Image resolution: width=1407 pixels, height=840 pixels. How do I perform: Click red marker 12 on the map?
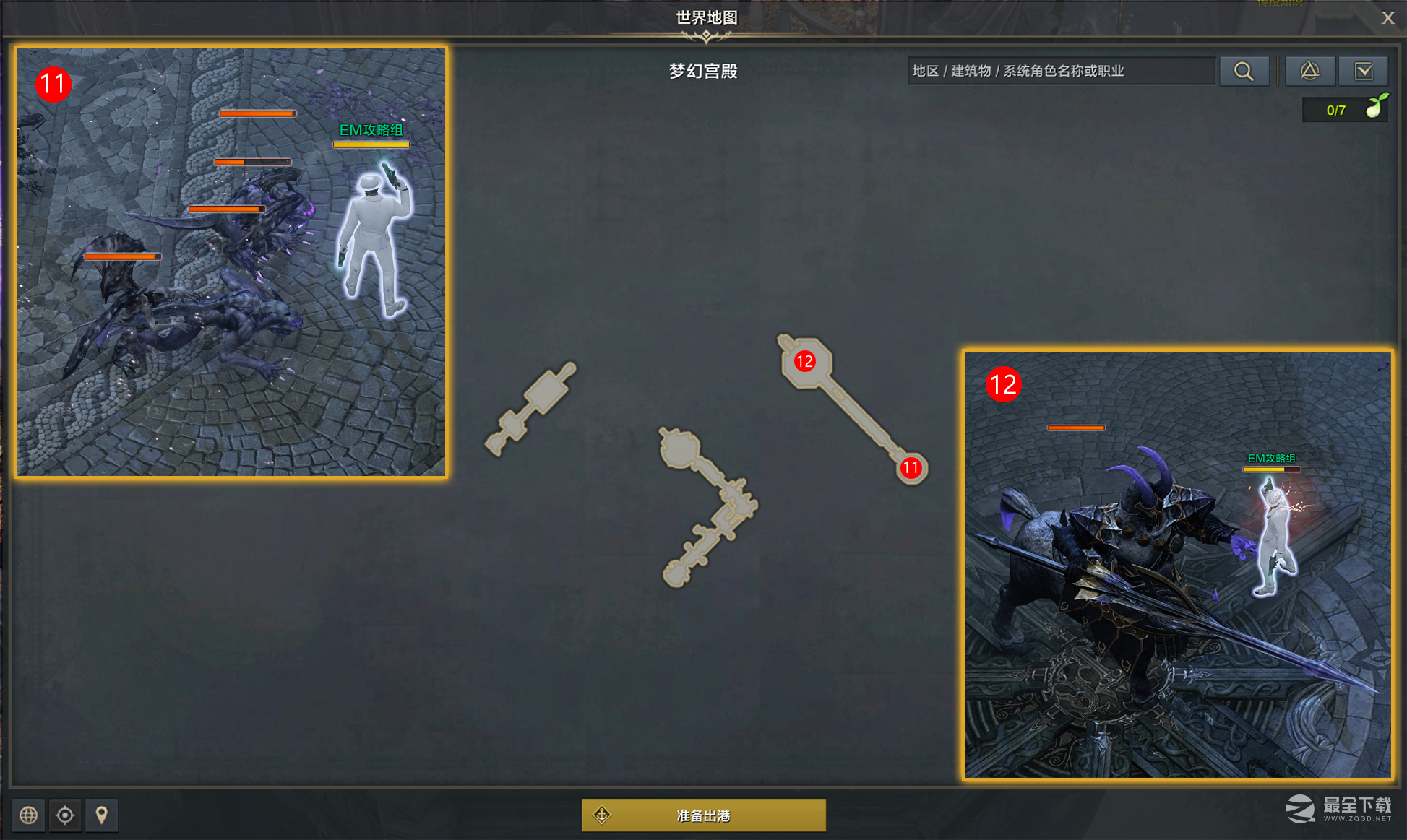click(804, 363)
